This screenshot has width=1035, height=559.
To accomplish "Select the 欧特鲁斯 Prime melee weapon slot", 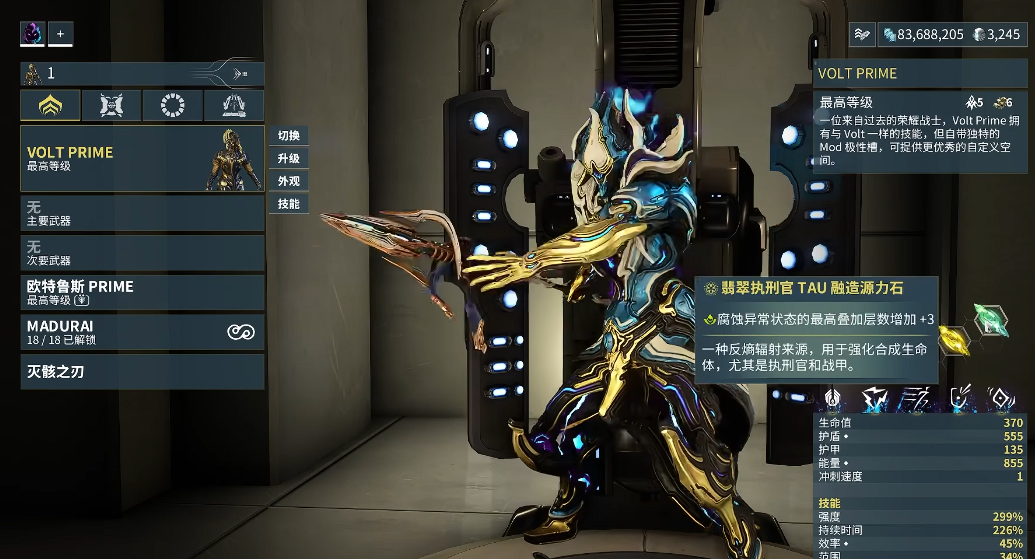I will [x=142, y=292].
